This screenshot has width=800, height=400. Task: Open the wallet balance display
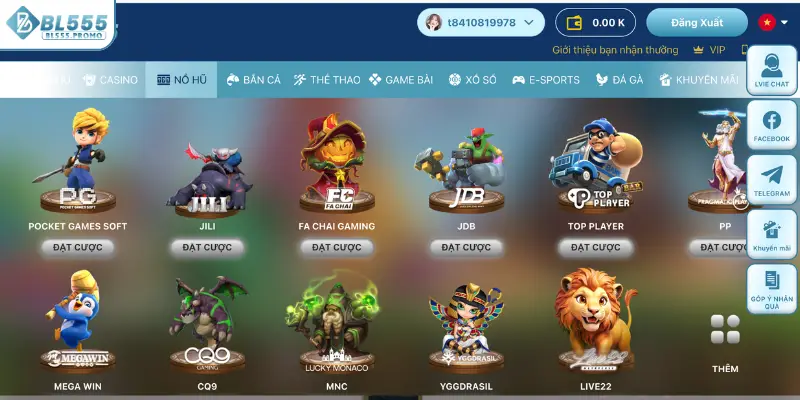pos(596,22)
